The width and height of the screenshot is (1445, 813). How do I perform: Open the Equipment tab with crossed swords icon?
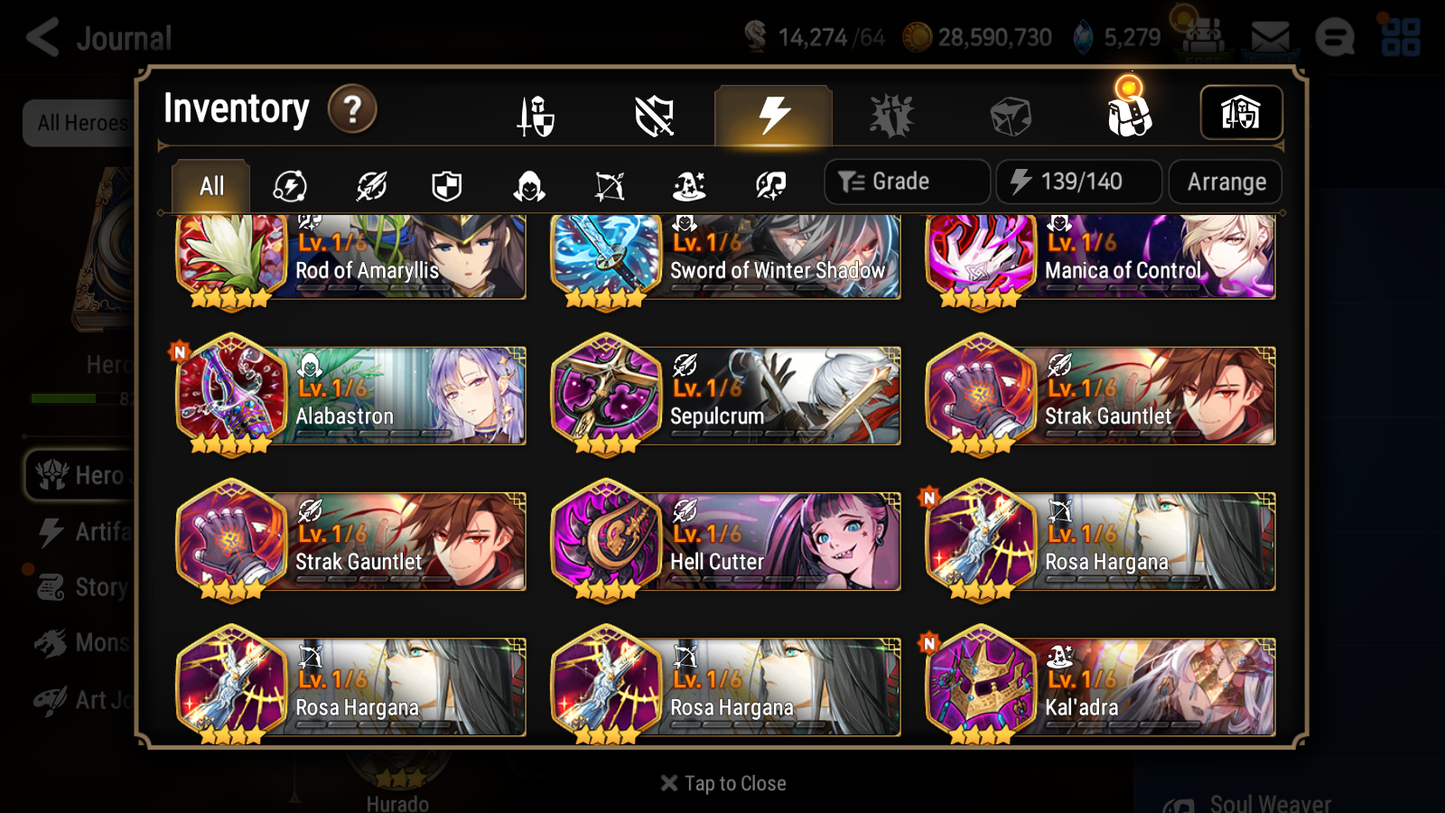coord(537,113)
